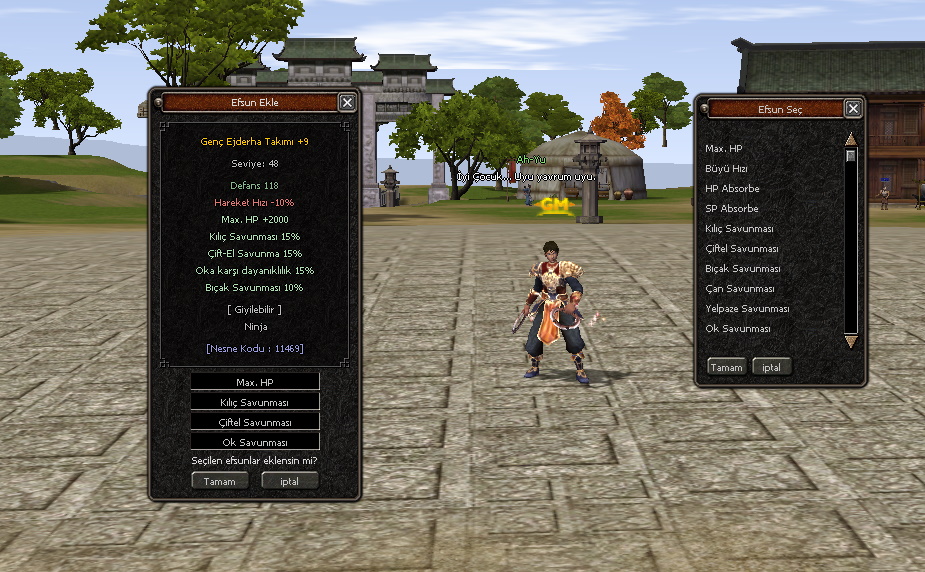Select the Max. HP slot in Efsun Ekle
Viewport: 925px width, 572px height.
pyautogui.click(x=255, y=382)
